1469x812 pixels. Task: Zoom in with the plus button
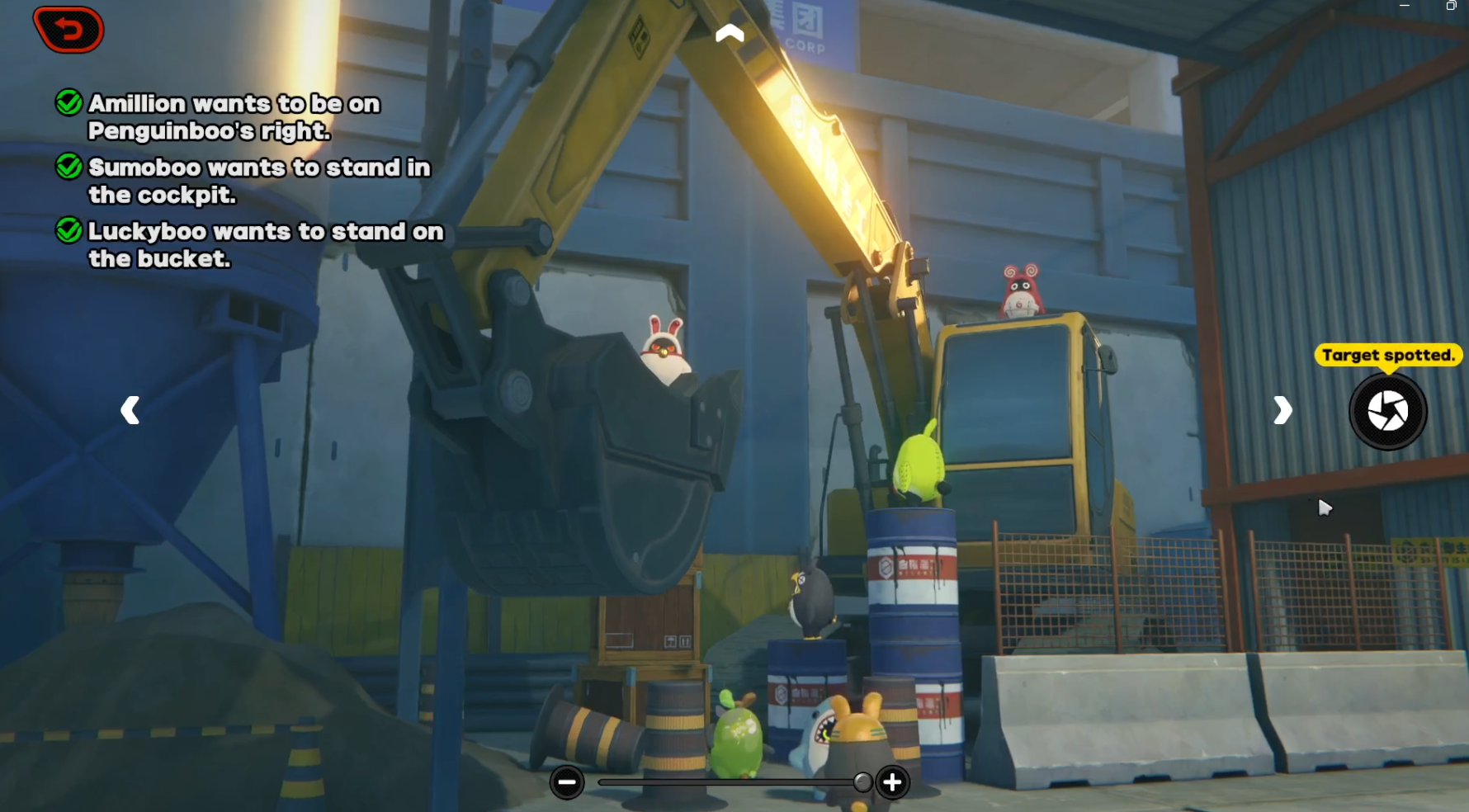(x=892, y=782)
